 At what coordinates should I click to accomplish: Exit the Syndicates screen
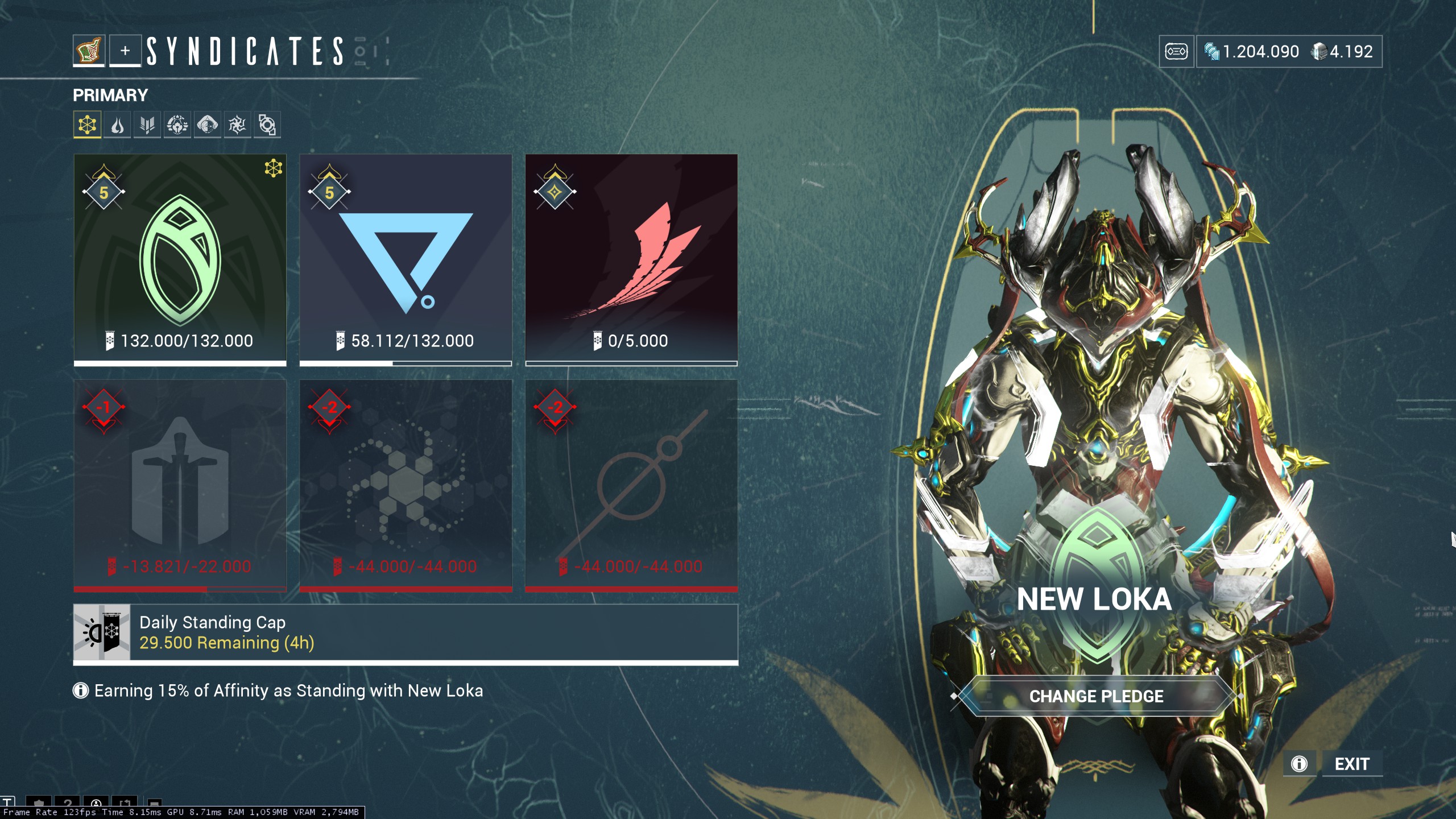(x=1352, y=764)
